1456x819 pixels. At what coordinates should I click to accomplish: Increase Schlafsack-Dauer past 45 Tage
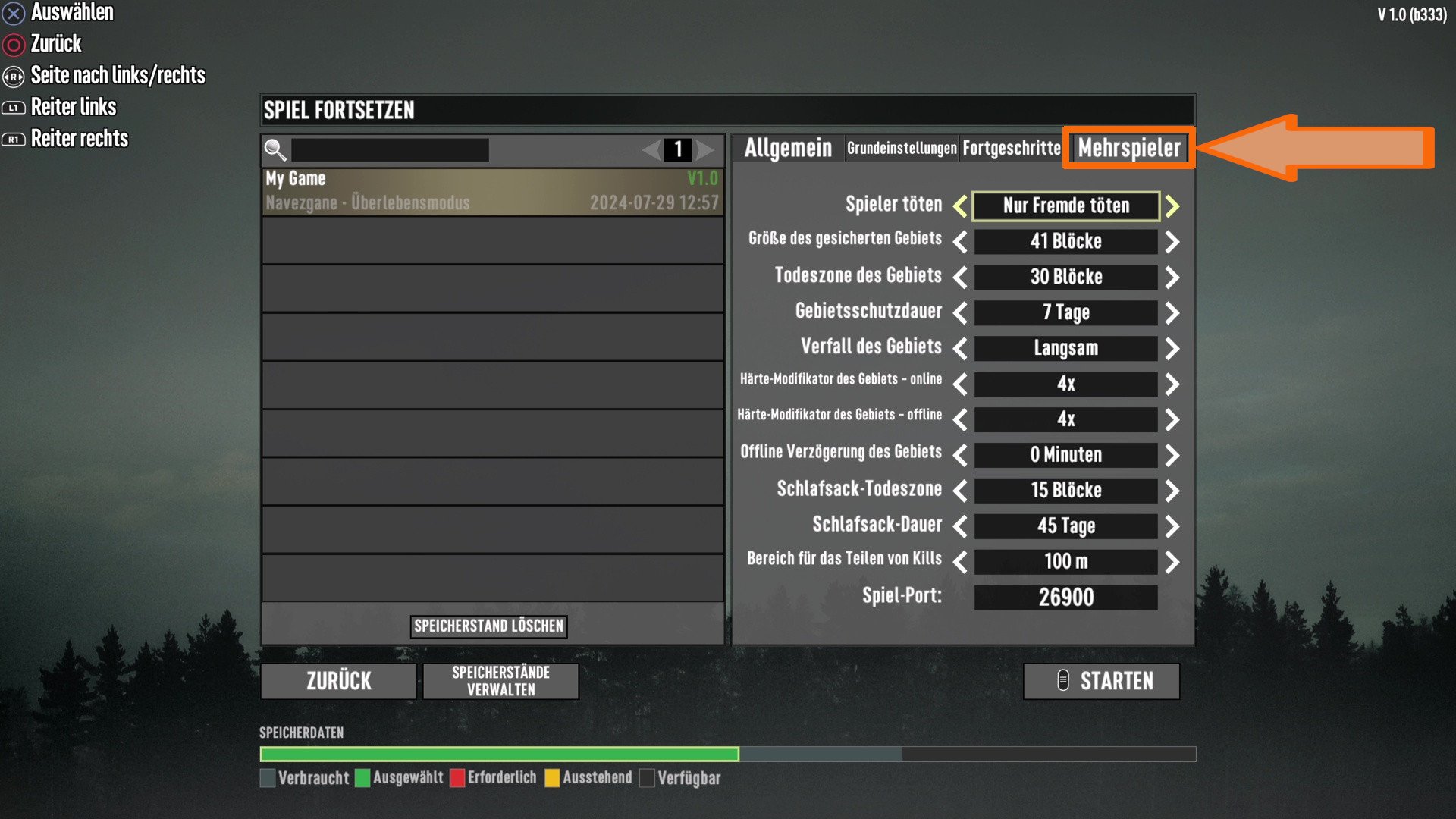pyautogui.click(x=1172, y=526)
